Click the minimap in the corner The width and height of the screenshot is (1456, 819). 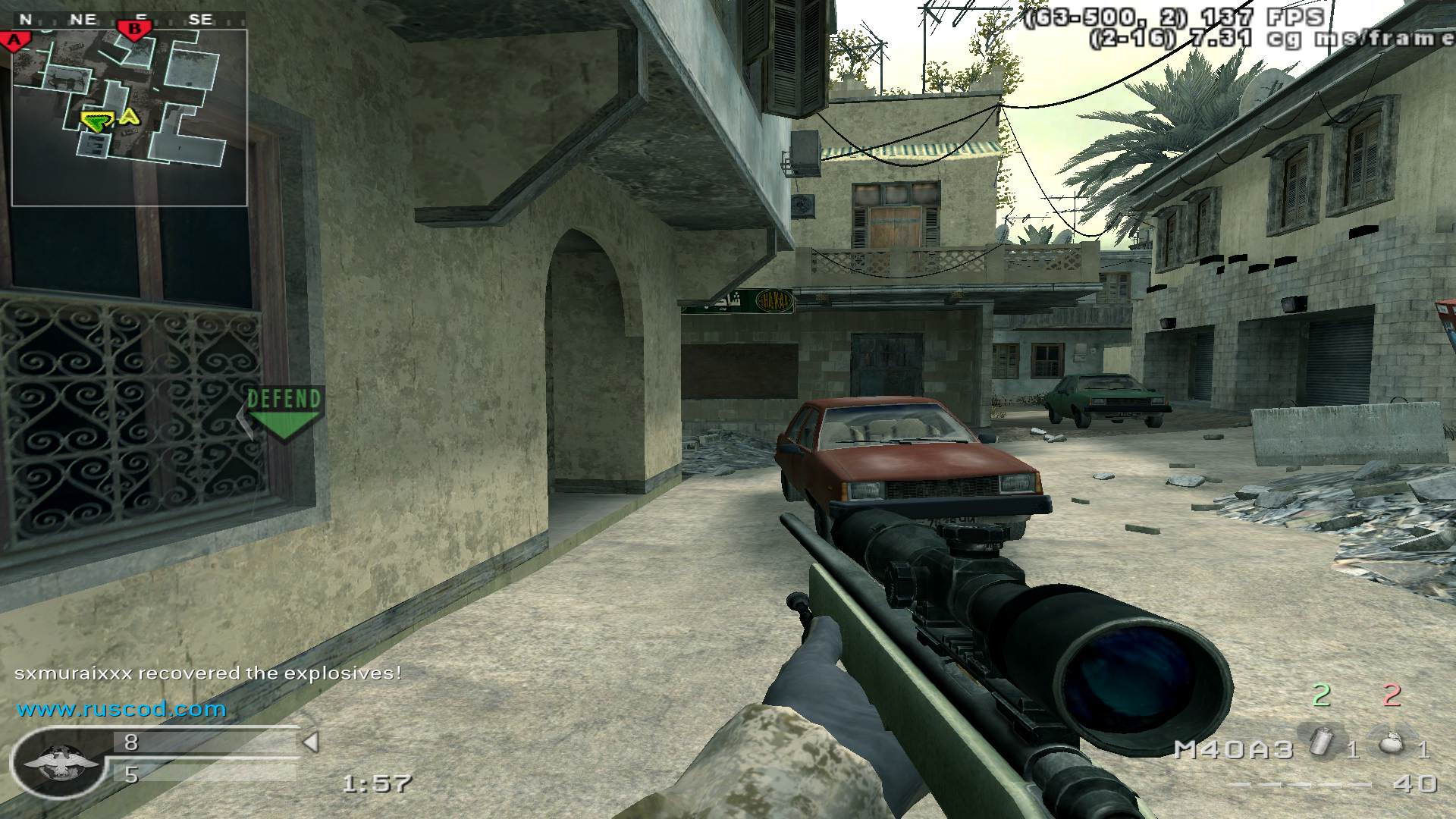click(x=129, y=118)
